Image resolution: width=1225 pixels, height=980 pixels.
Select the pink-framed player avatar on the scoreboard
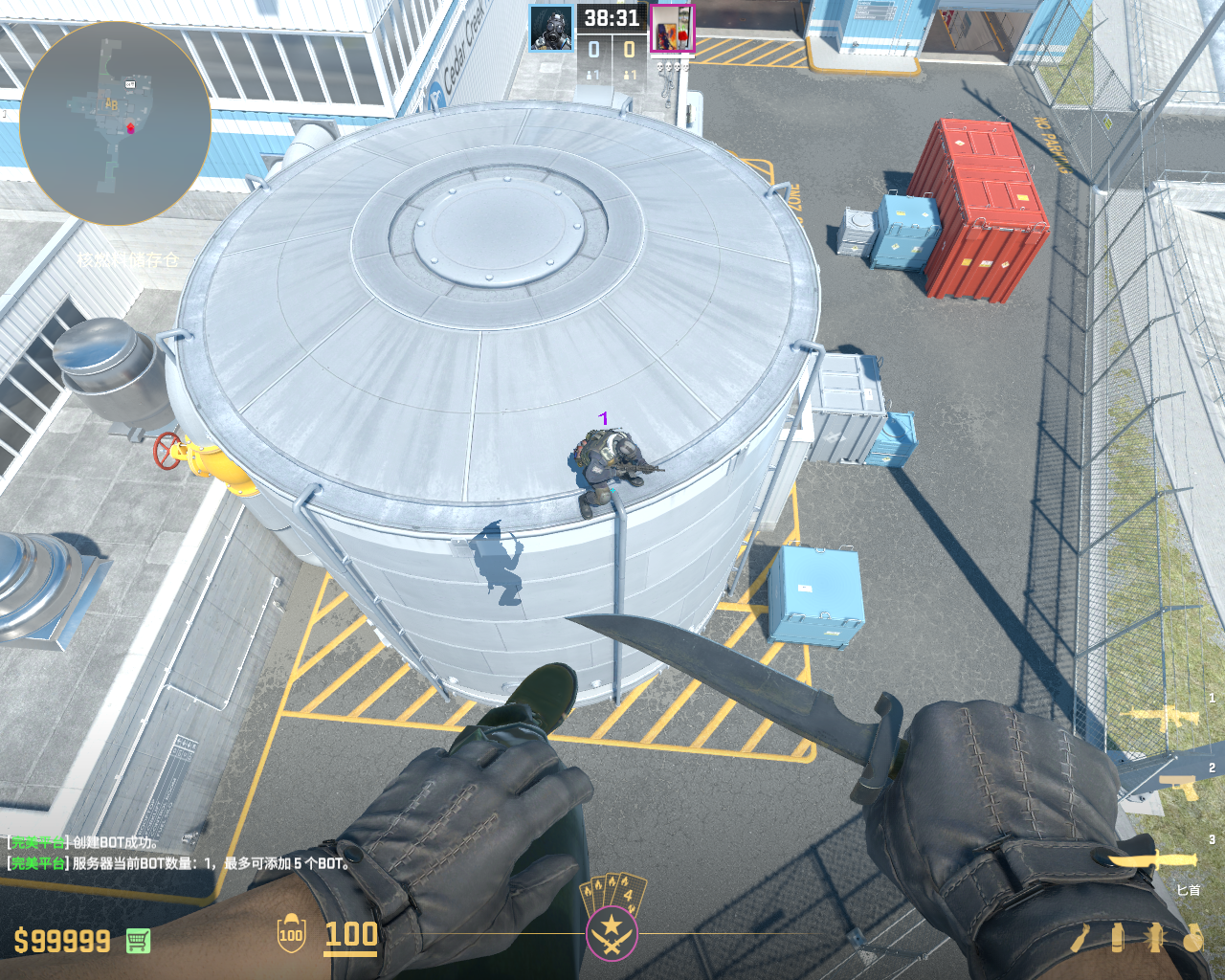click(672, 28)
